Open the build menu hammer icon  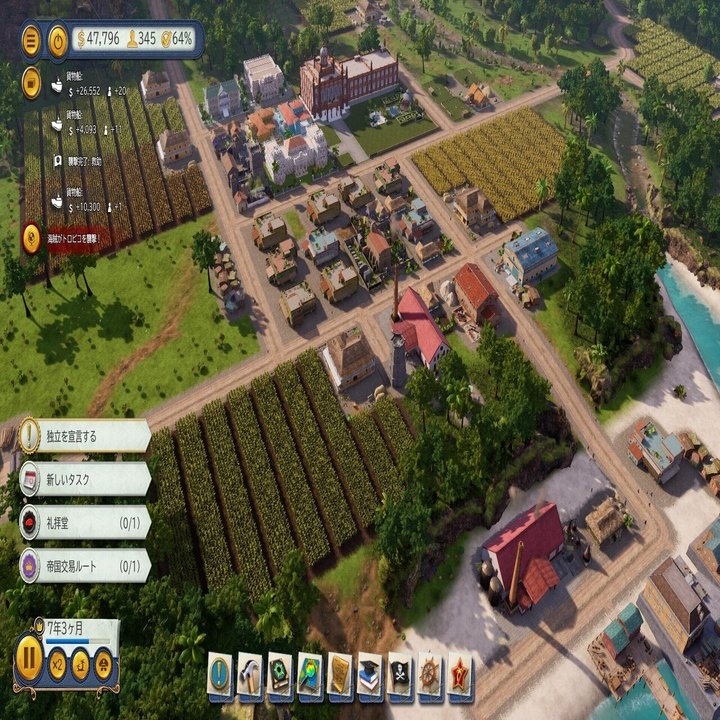250,672
